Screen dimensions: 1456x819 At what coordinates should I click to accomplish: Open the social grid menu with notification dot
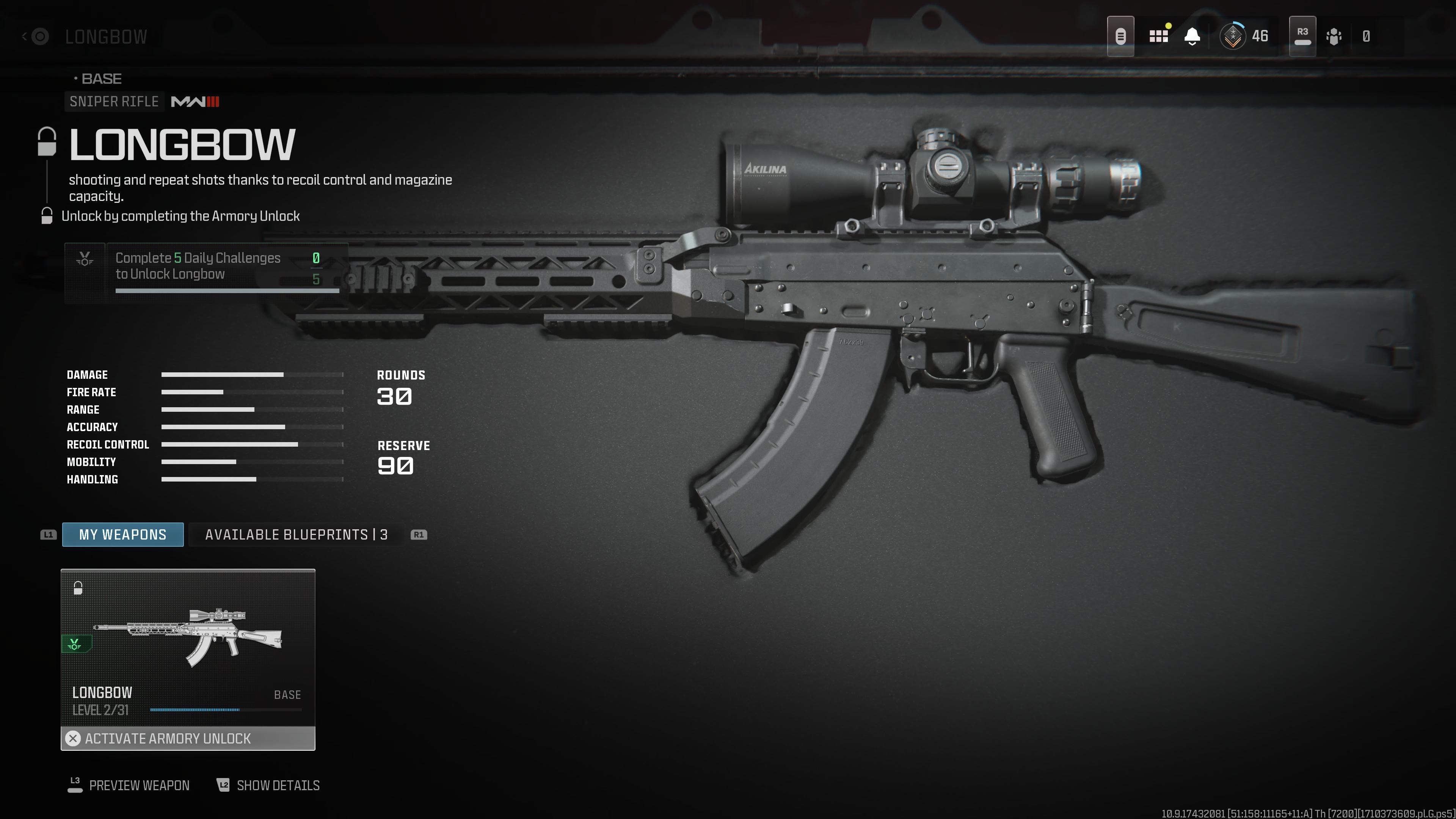[x=1159, y=36]
